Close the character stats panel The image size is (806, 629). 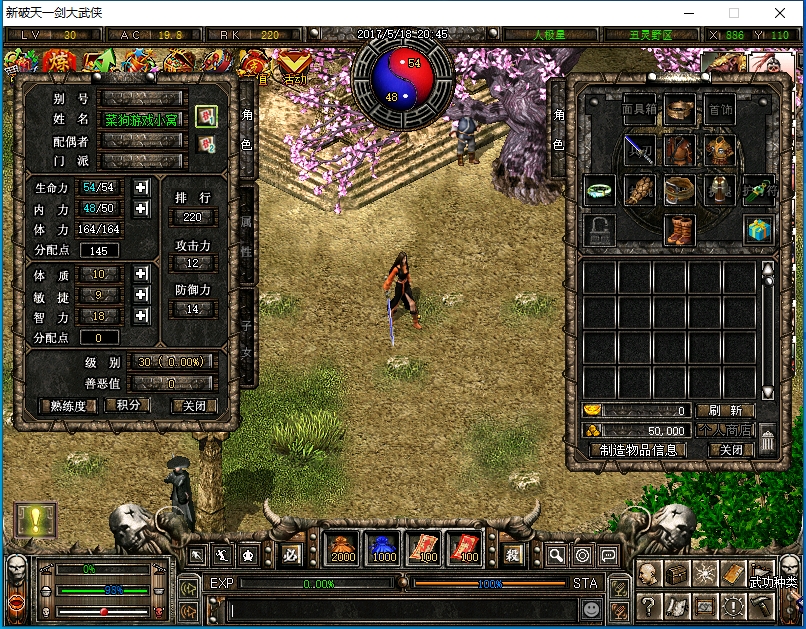point(193,406)
